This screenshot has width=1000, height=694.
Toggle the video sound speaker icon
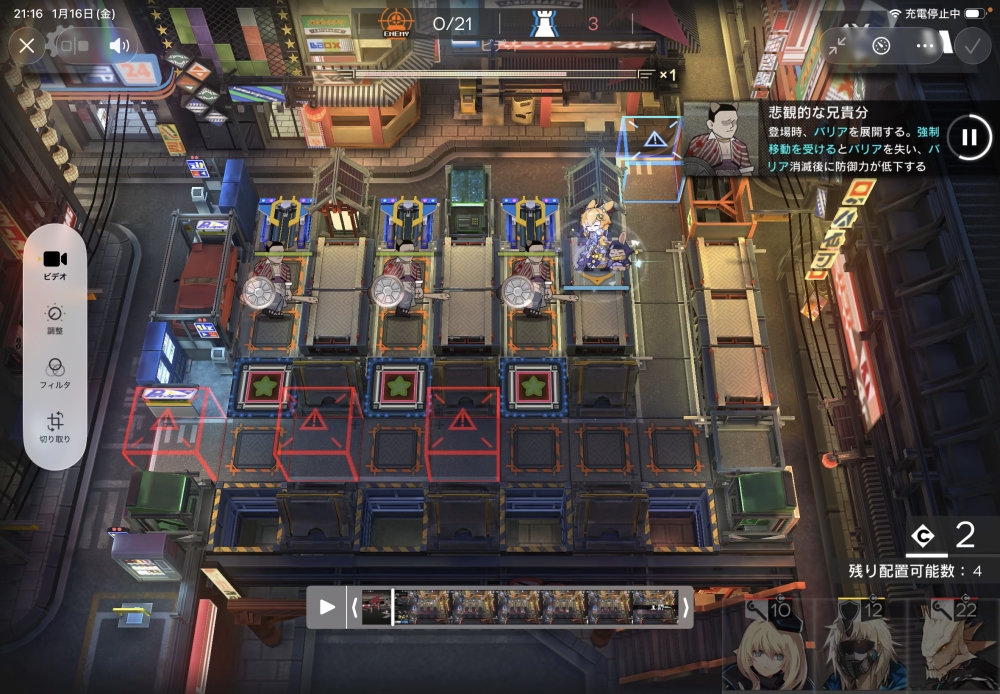(x=120, y=46)
